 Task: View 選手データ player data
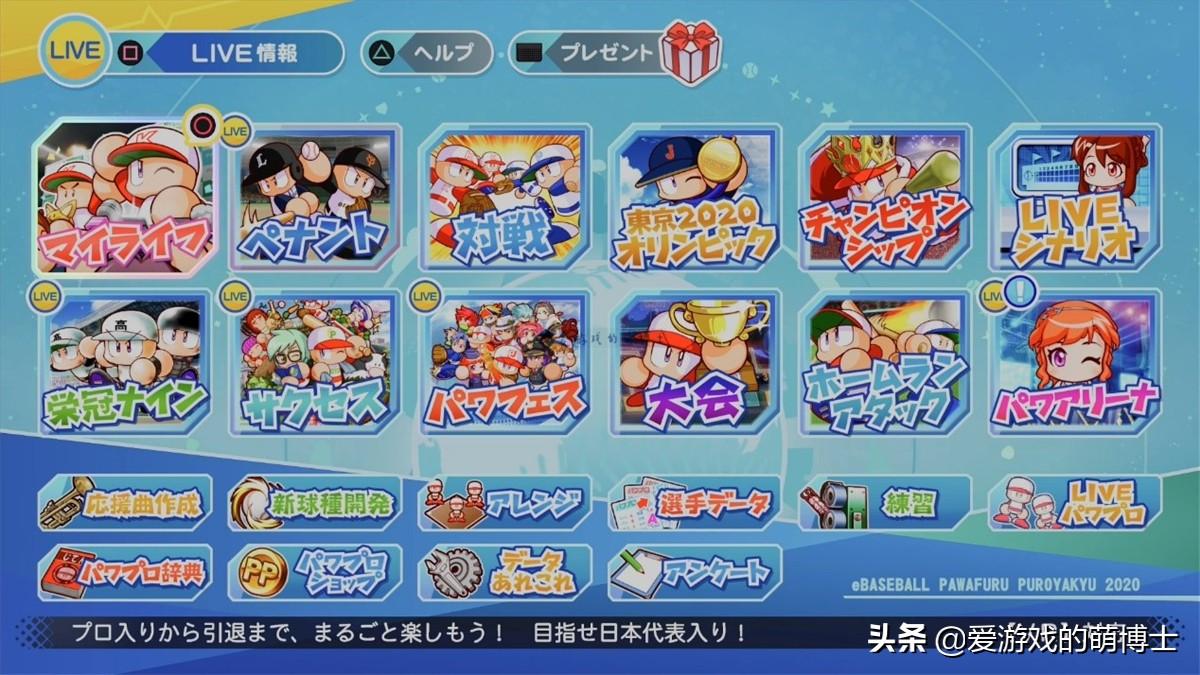(x=695, y=502)
